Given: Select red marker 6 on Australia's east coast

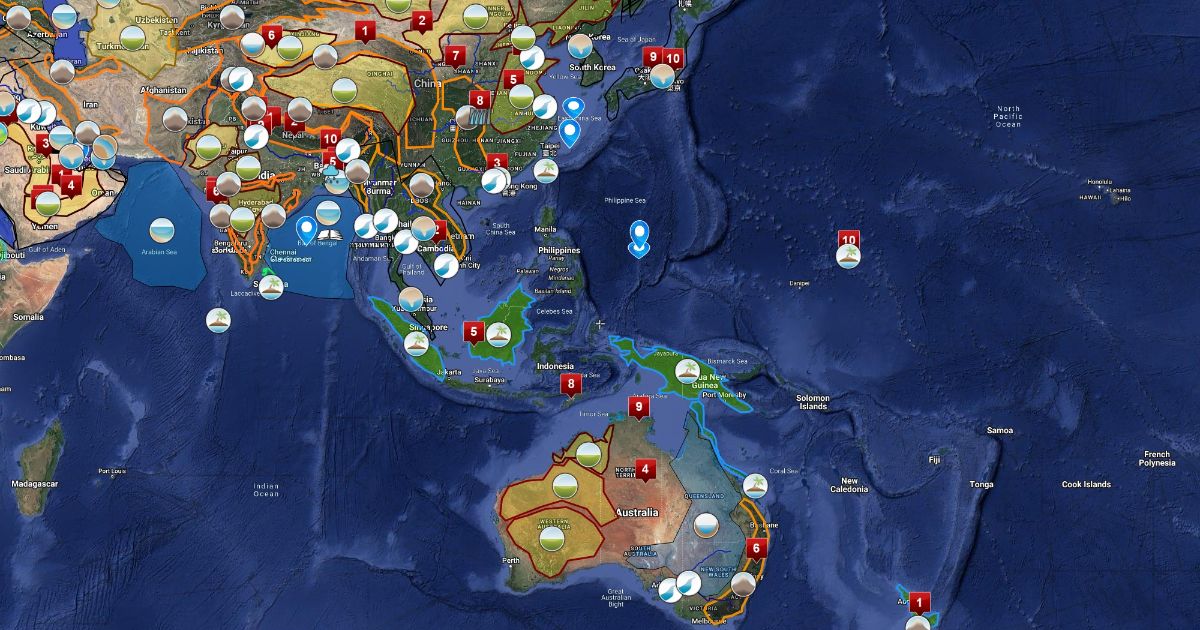Looking at the screenshot, I should point(756,548).
